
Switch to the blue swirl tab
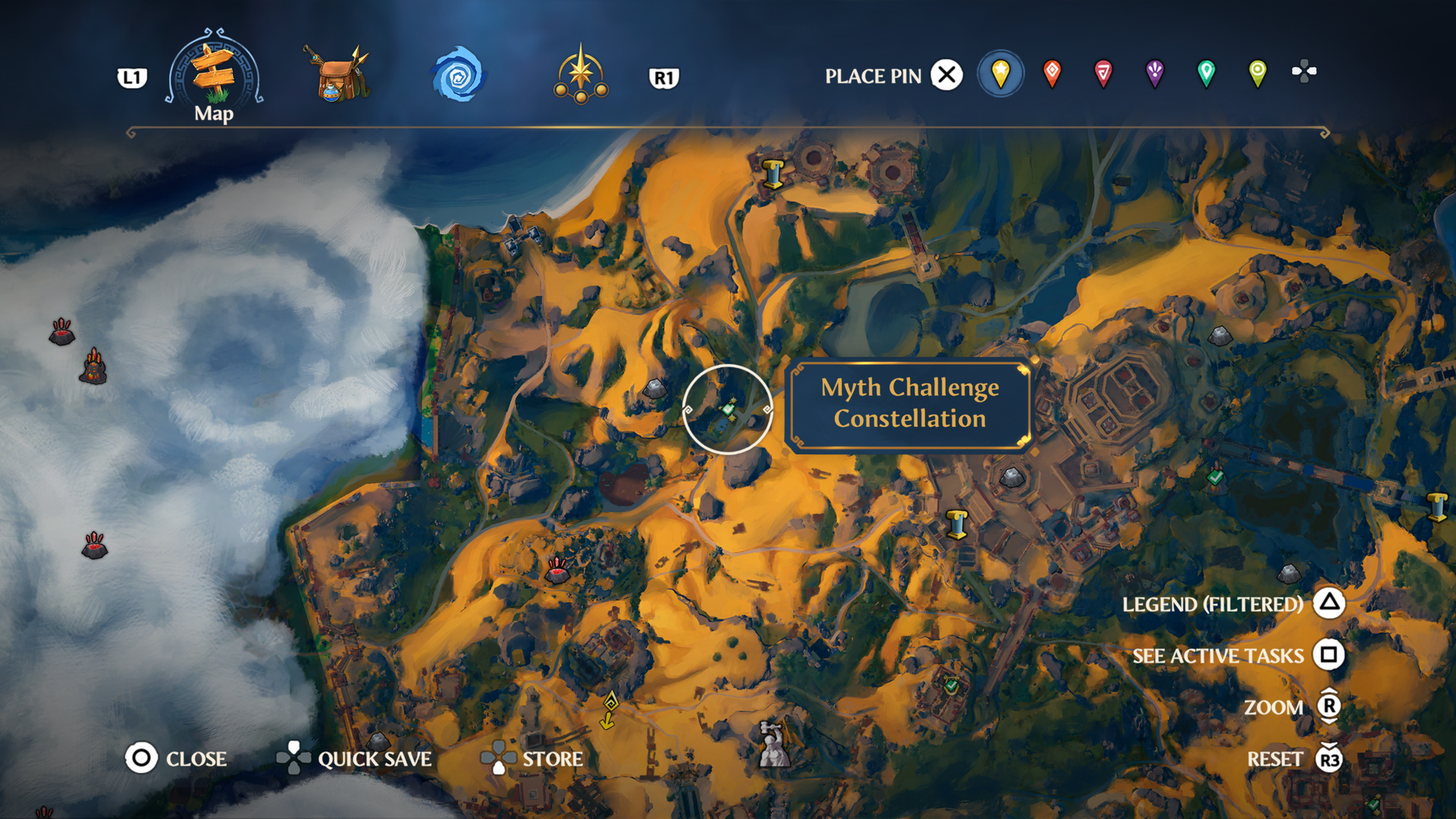coord(457,75)
